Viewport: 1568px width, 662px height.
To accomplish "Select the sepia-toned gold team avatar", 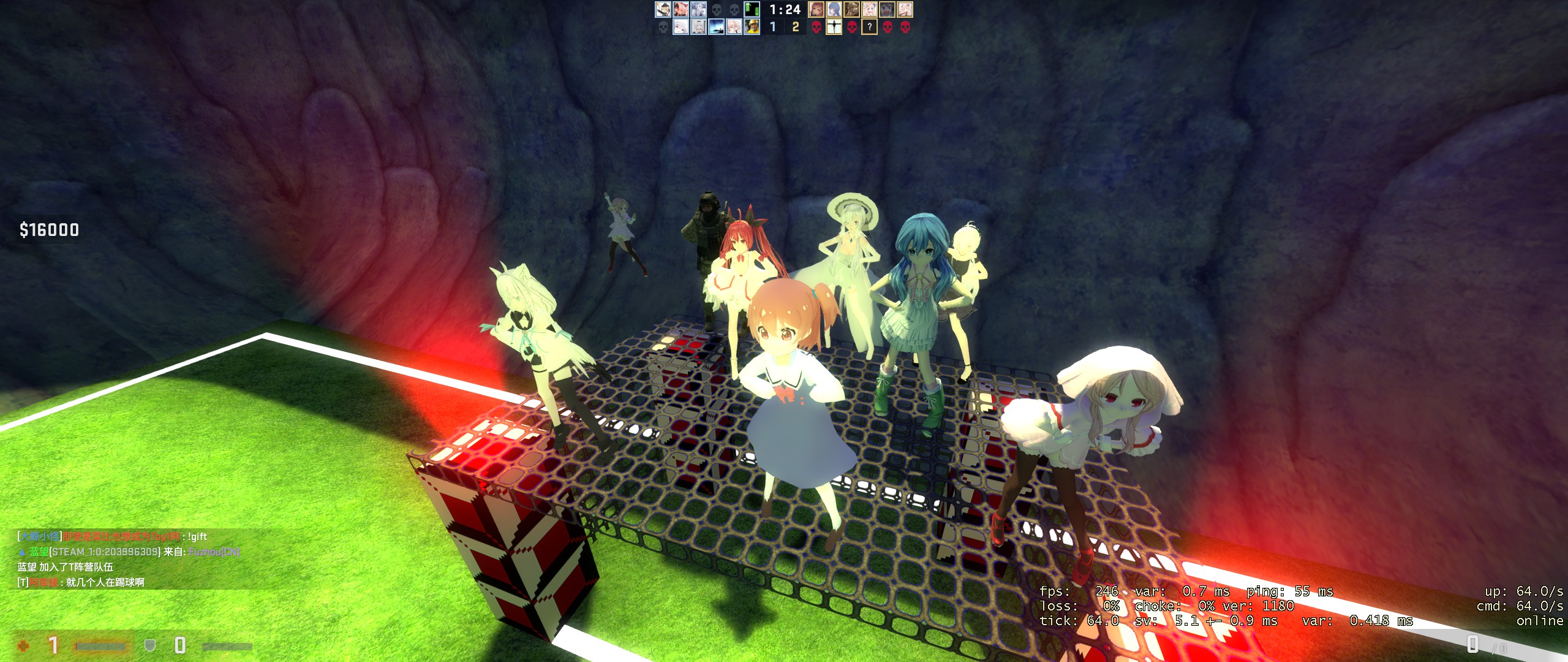I will [851, 9].
